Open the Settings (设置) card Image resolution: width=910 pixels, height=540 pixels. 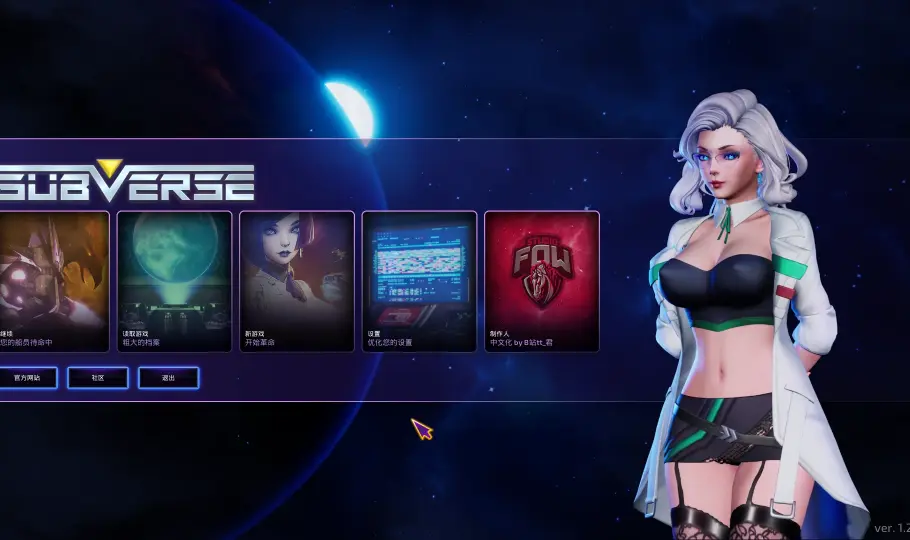click(419, 281)
